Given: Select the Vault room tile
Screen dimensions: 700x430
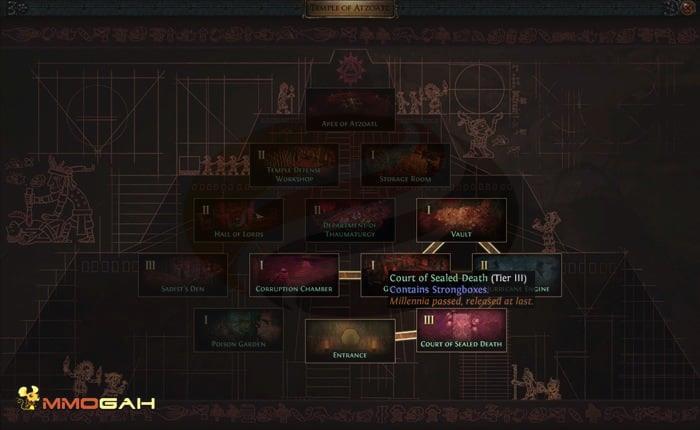Looking at the screenshot, I should [461, 219].
